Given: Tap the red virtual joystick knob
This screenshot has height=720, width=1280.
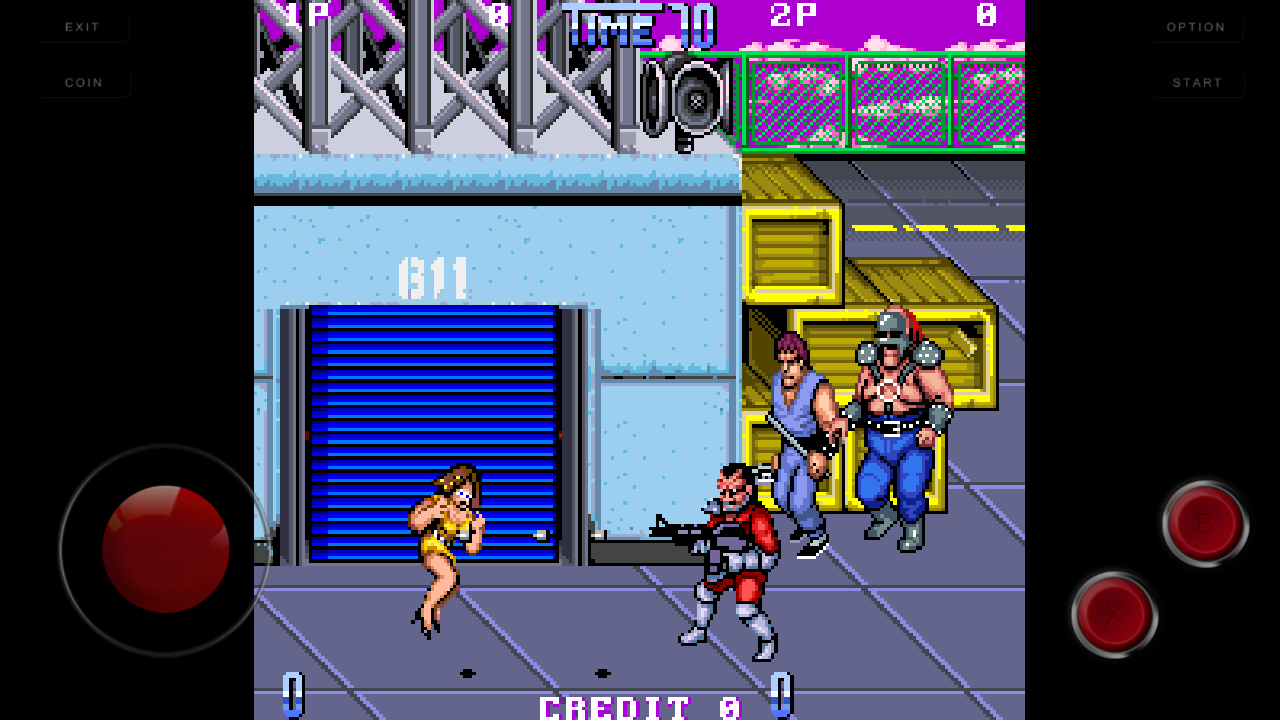Looking at the screenshot, I should coord(166,549).
